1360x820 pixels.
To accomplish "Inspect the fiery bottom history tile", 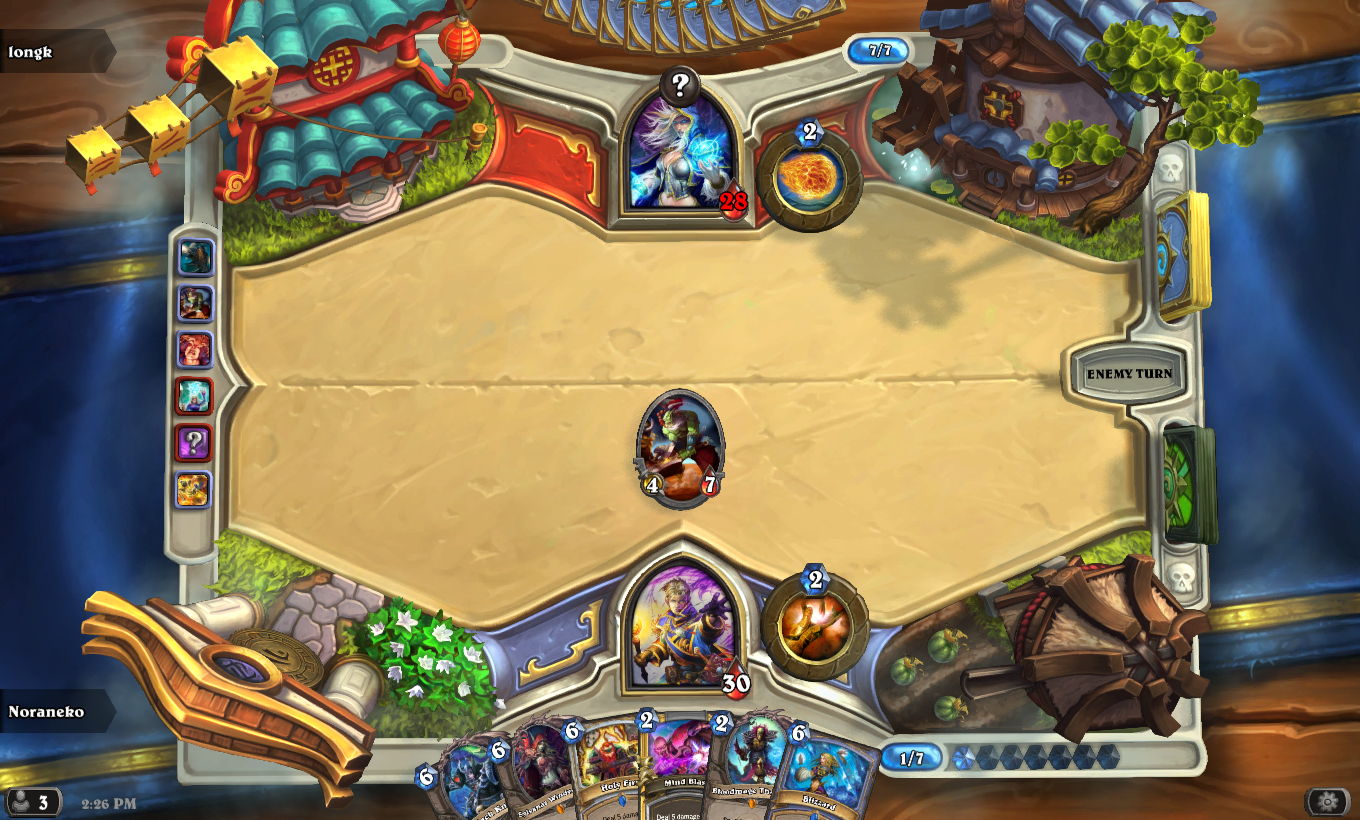I will 193,489.
